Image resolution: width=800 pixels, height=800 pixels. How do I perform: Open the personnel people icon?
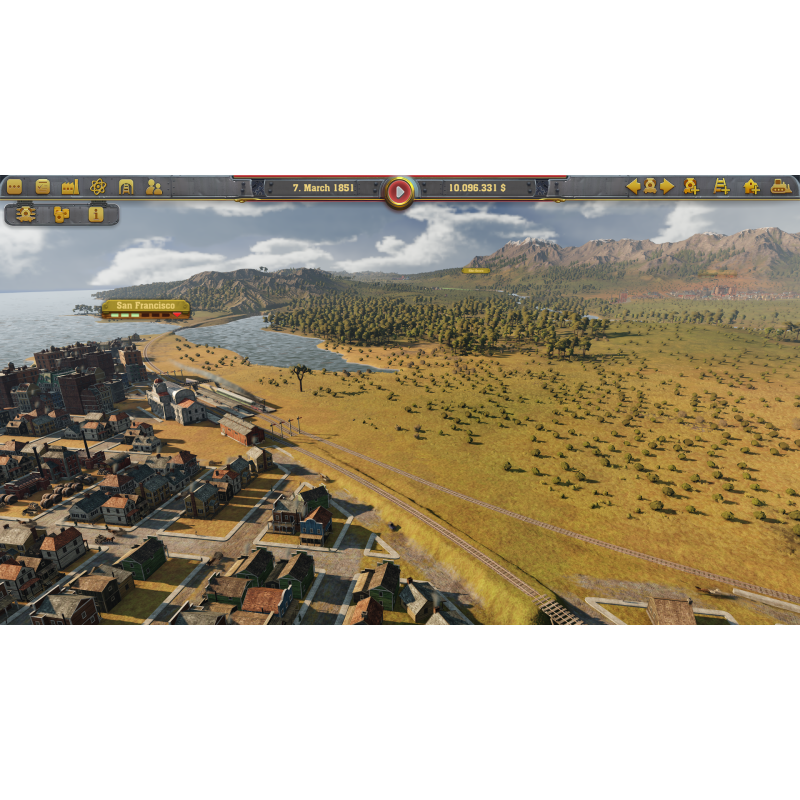click(x=154, y=186)
